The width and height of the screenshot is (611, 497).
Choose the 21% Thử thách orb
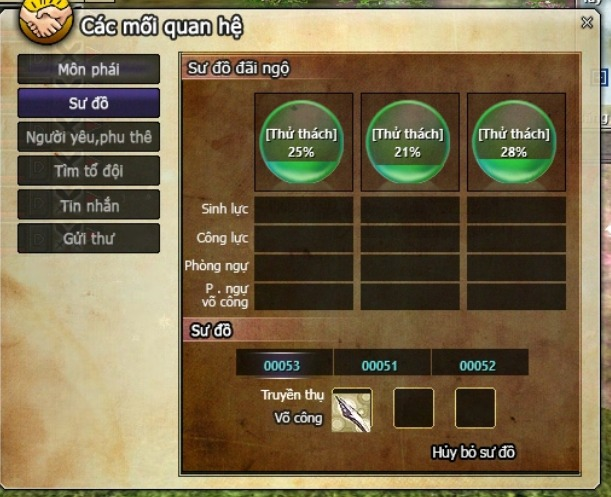(408, 142)
